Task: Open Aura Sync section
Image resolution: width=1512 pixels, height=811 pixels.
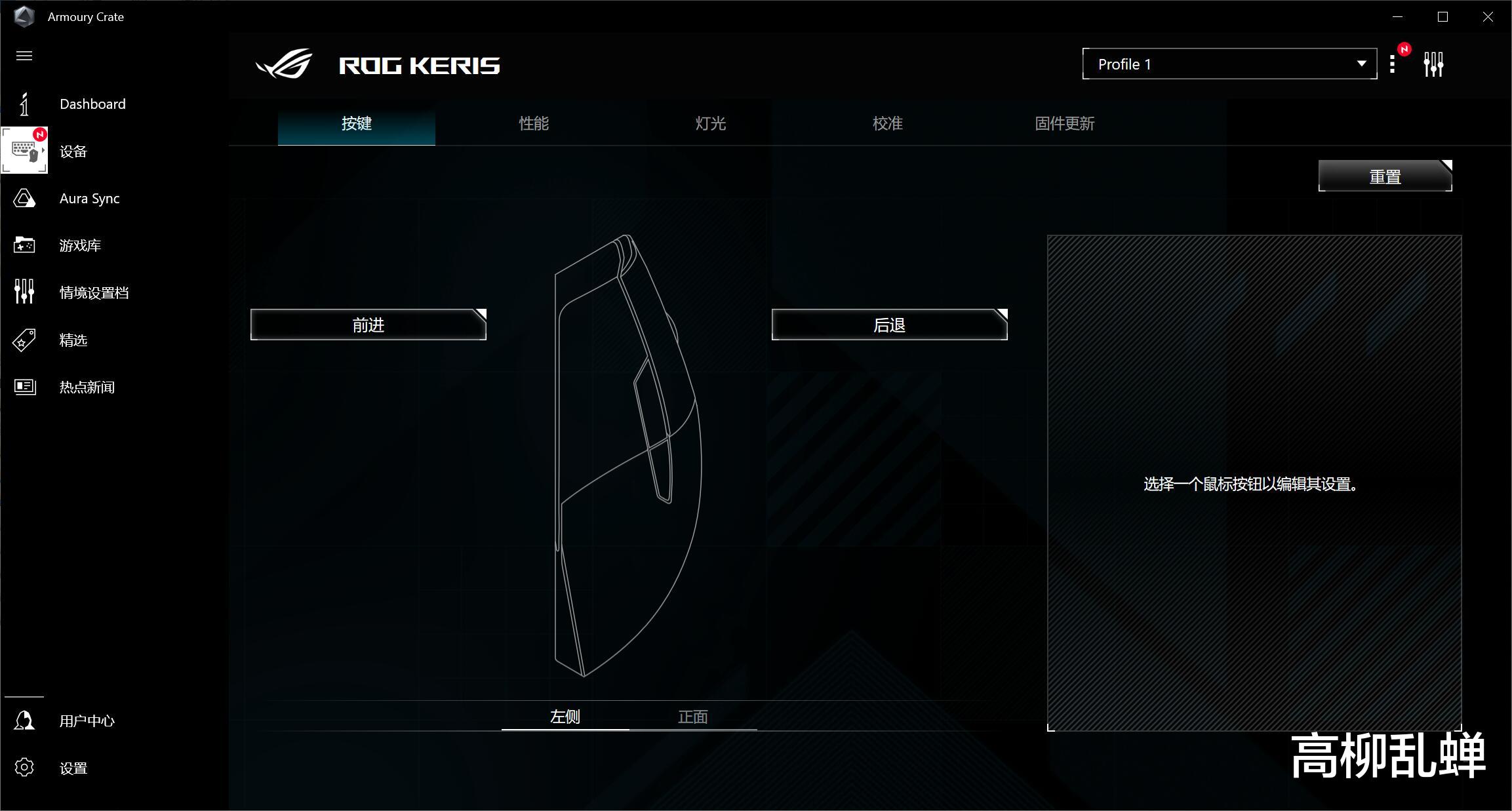Action: (89, 199)
